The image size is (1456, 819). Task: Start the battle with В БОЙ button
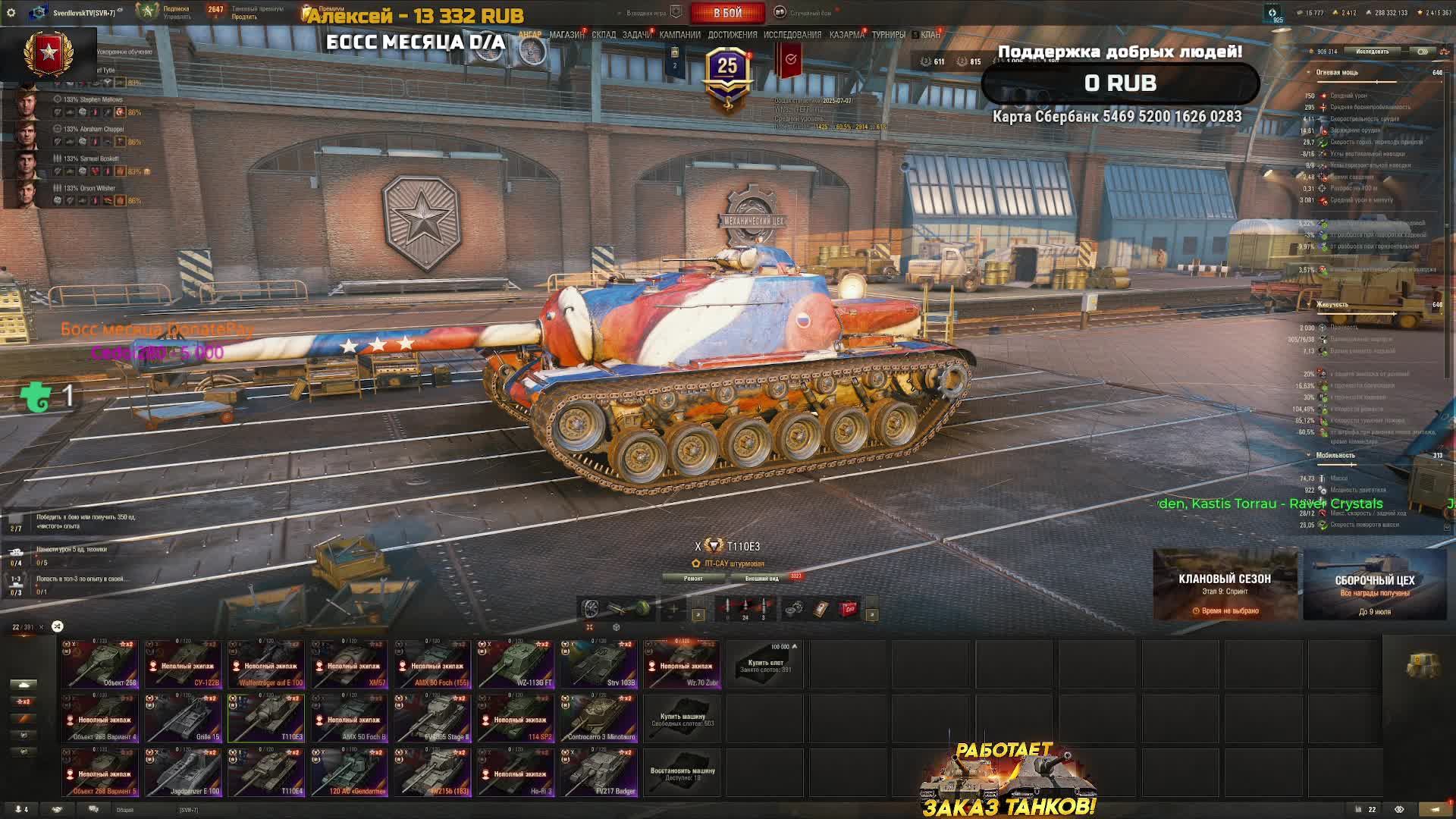pyautogui.click(x=727, y=13)
